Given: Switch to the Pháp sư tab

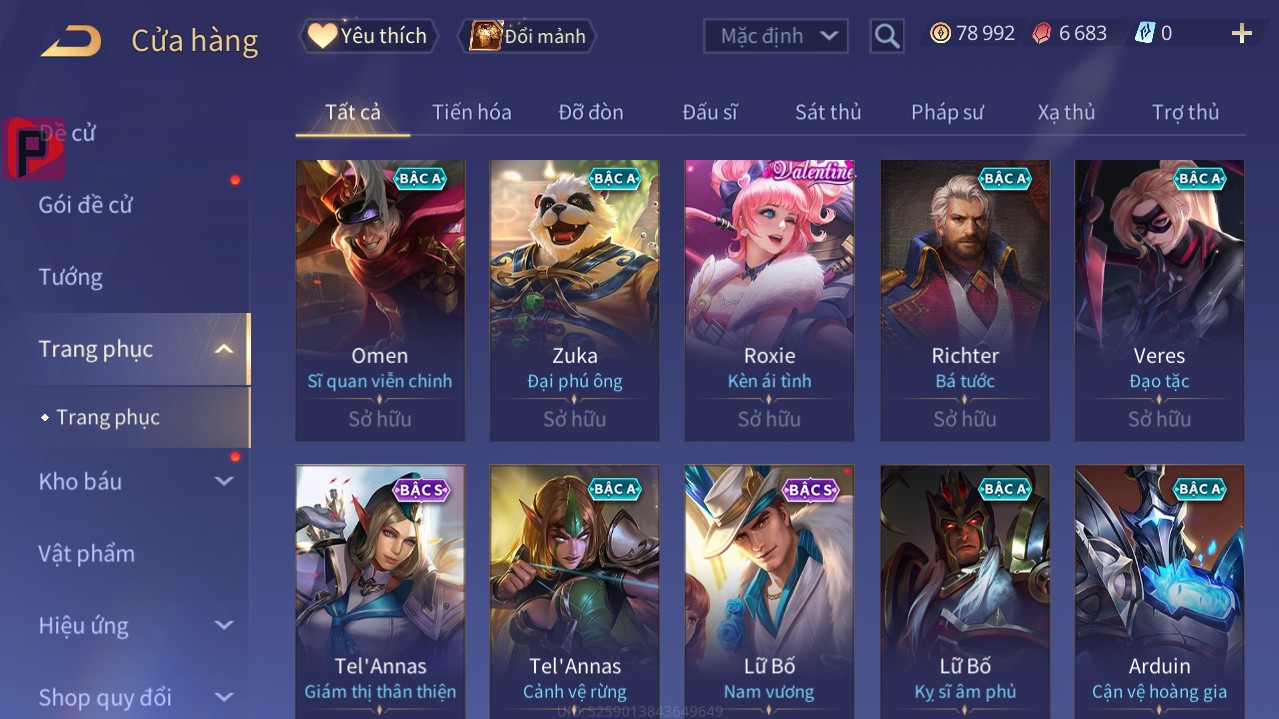Looking at the screenshot, I should click(x=947, y=112).
